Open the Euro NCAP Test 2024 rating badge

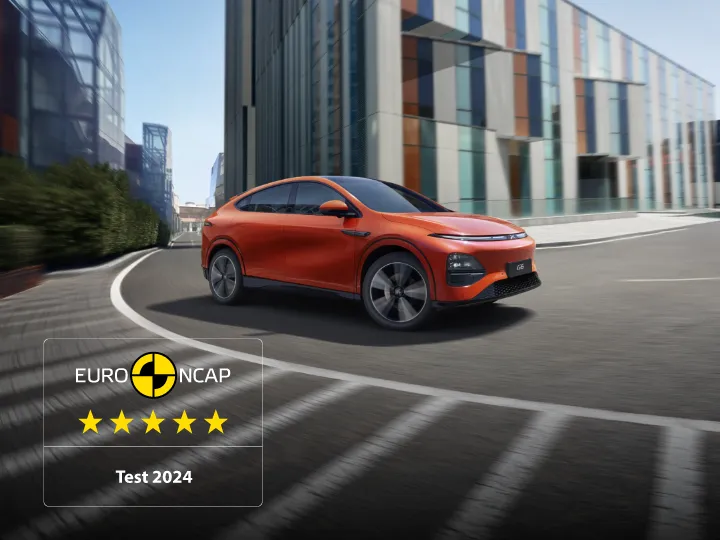(153, 421)
